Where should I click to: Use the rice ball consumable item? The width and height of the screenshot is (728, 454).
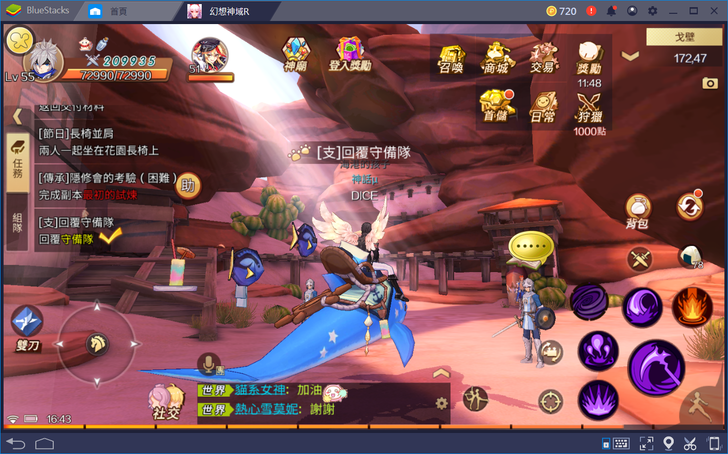tap(692, 257)
